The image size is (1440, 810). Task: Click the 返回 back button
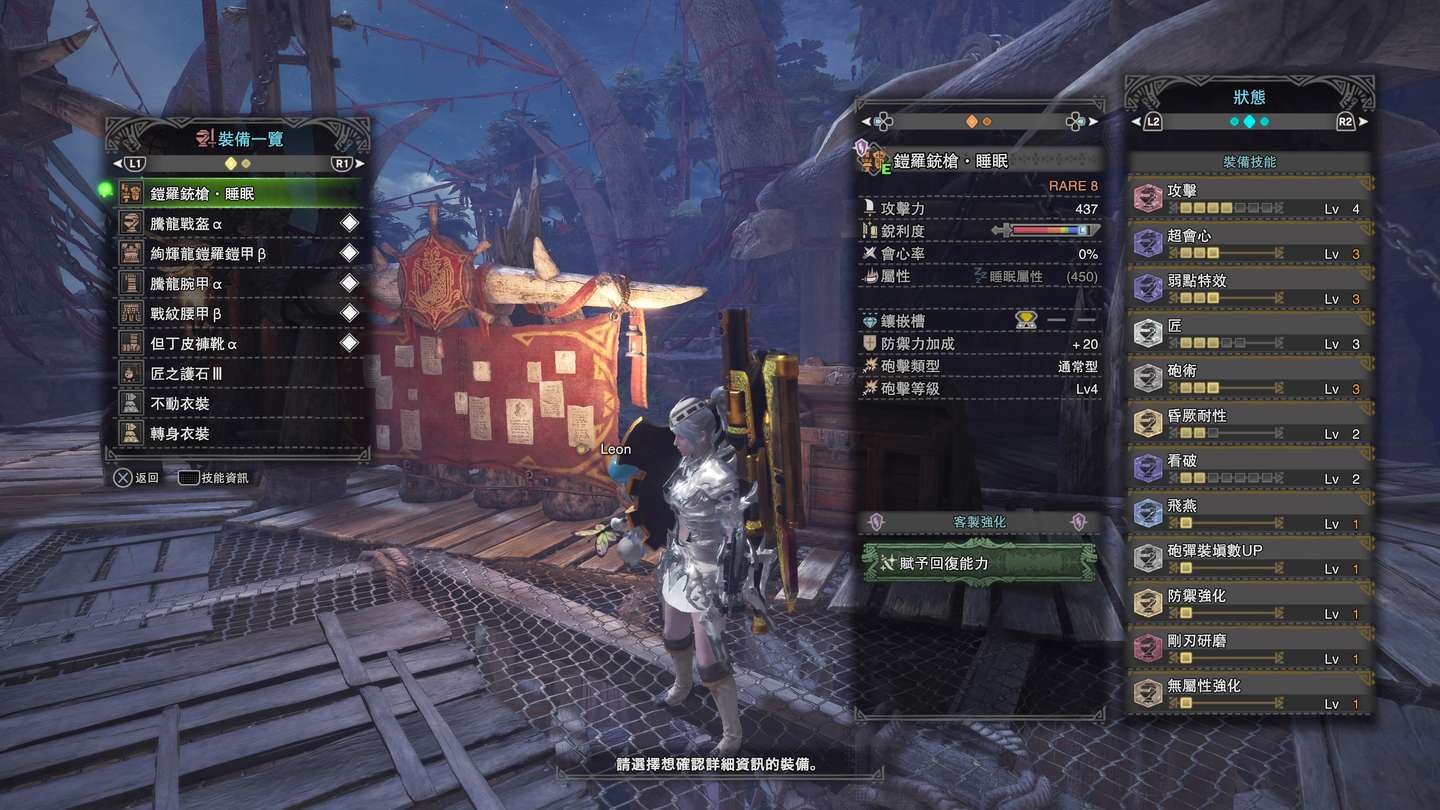click(134, 475)
